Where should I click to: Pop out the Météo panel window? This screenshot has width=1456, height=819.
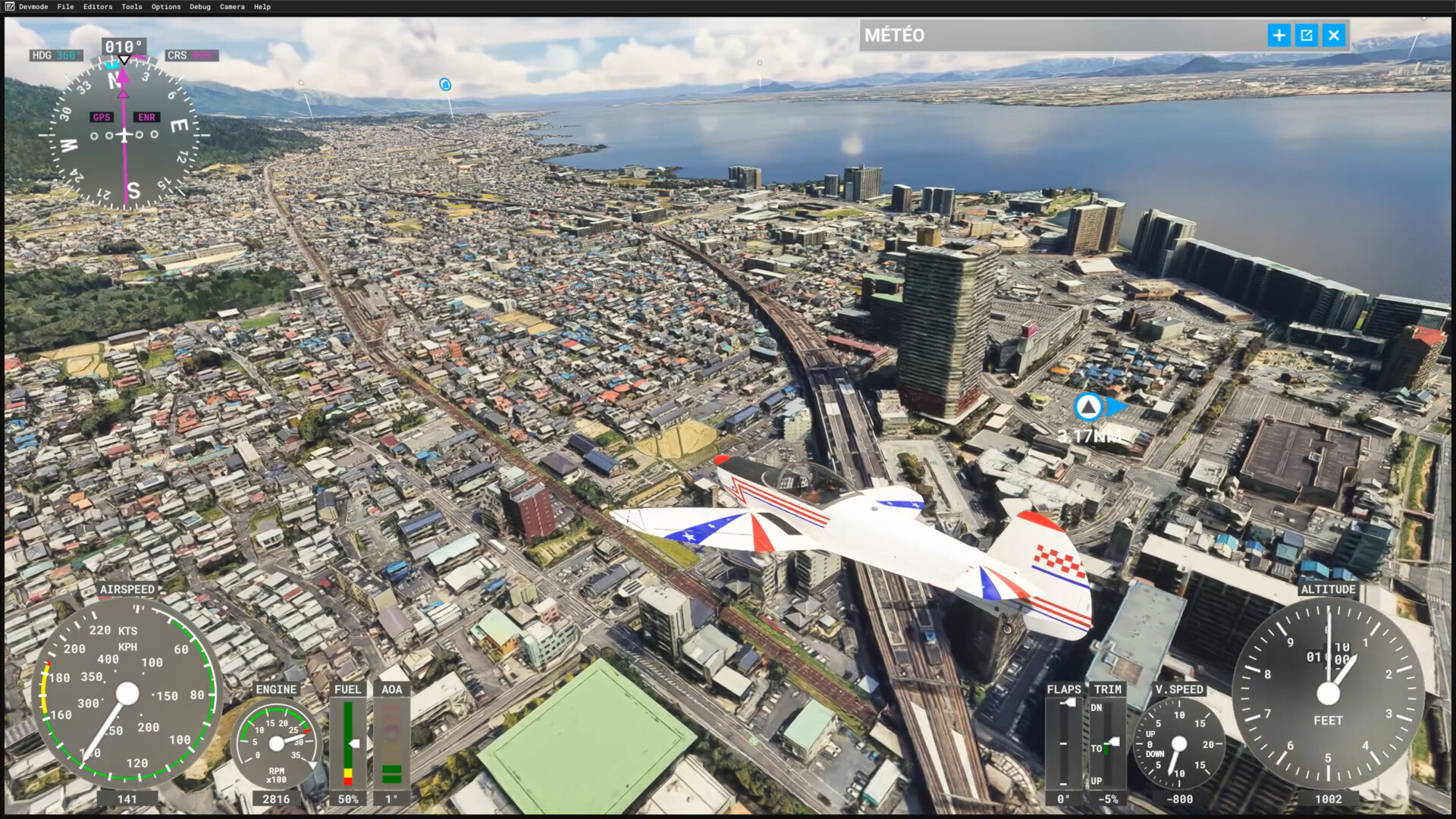pos(1306,35)
